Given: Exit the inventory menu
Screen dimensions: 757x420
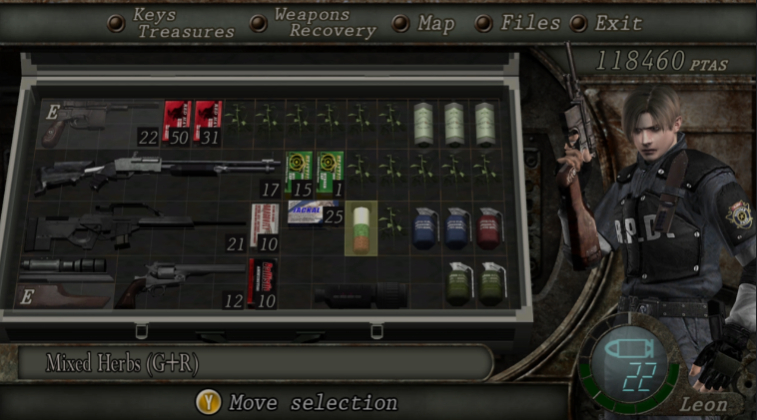Looking at the screenshot, I should click(x=618, y=23).
